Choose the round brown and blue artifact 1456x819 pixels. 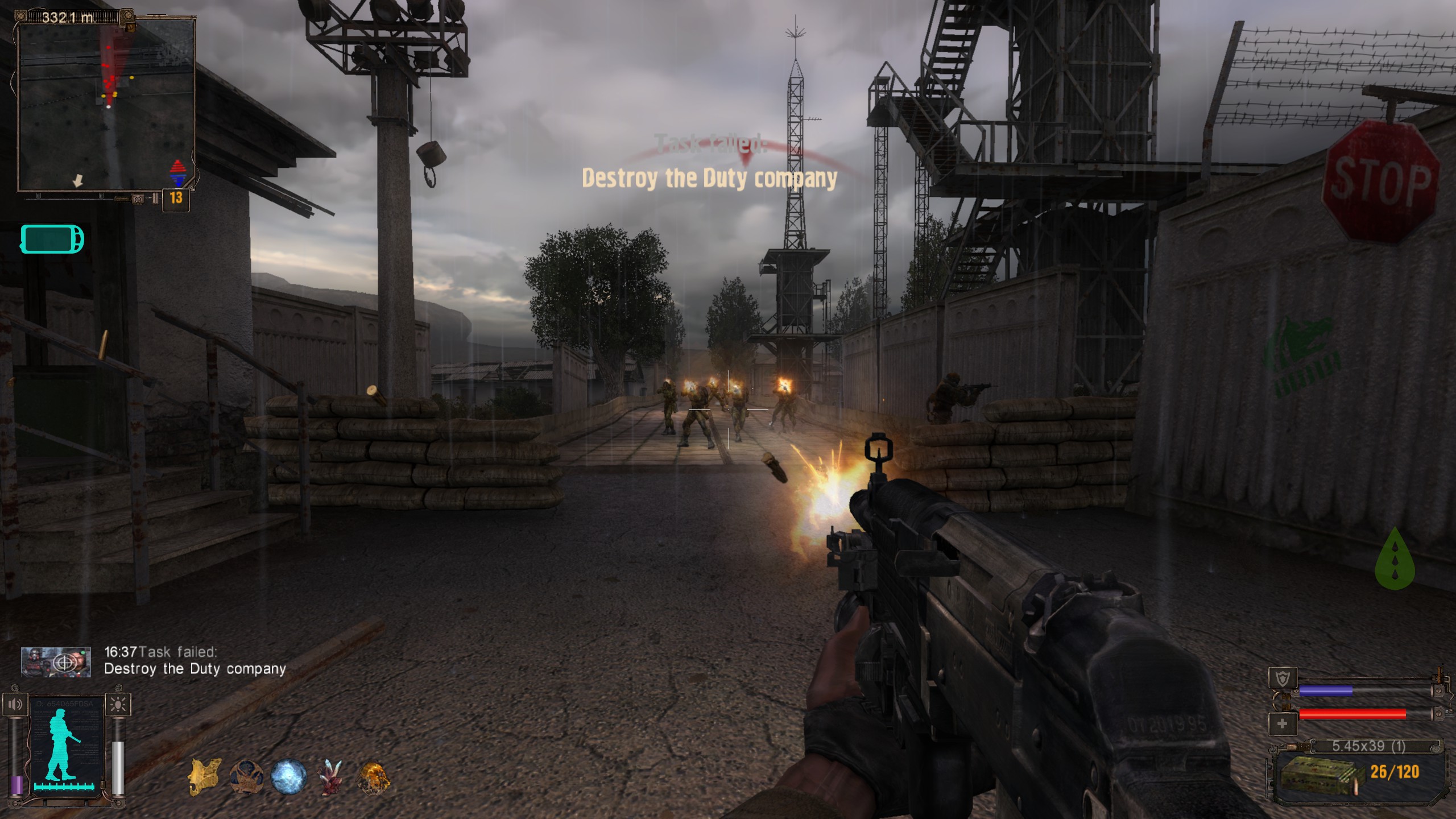click(x=246, y=777)
